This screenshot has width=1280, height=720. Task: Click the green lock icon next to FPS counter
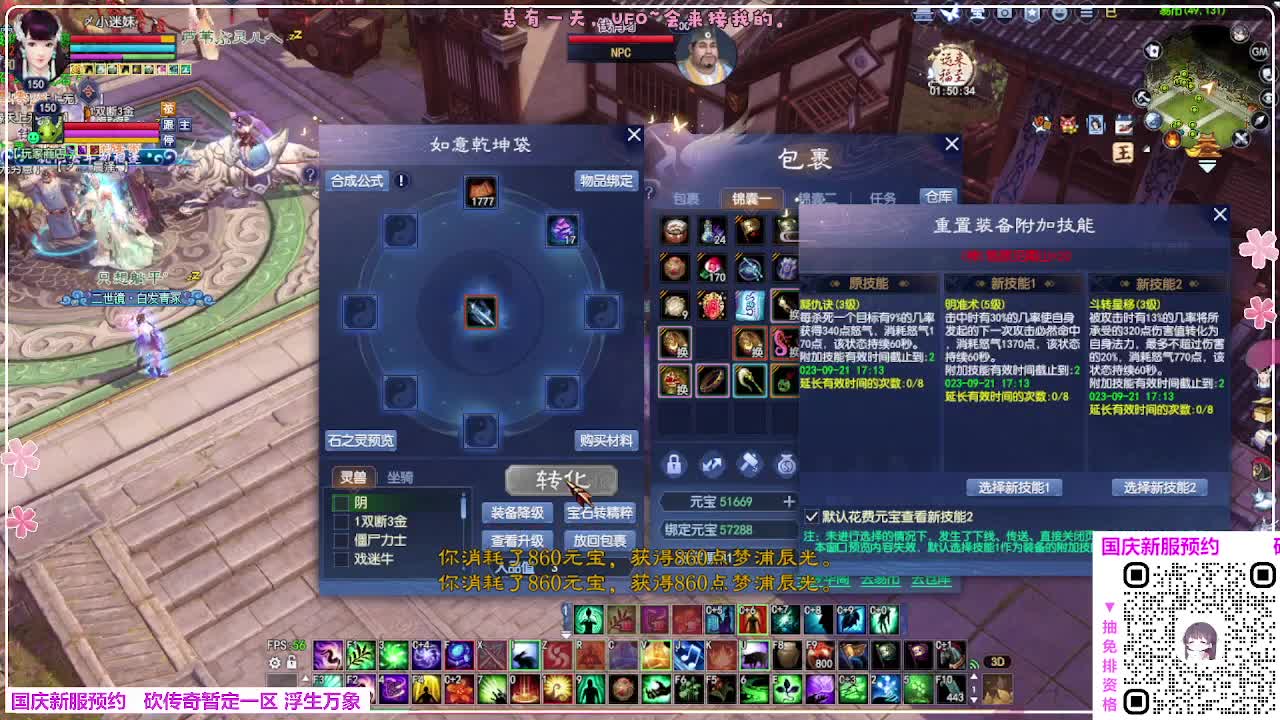(291, 661)
